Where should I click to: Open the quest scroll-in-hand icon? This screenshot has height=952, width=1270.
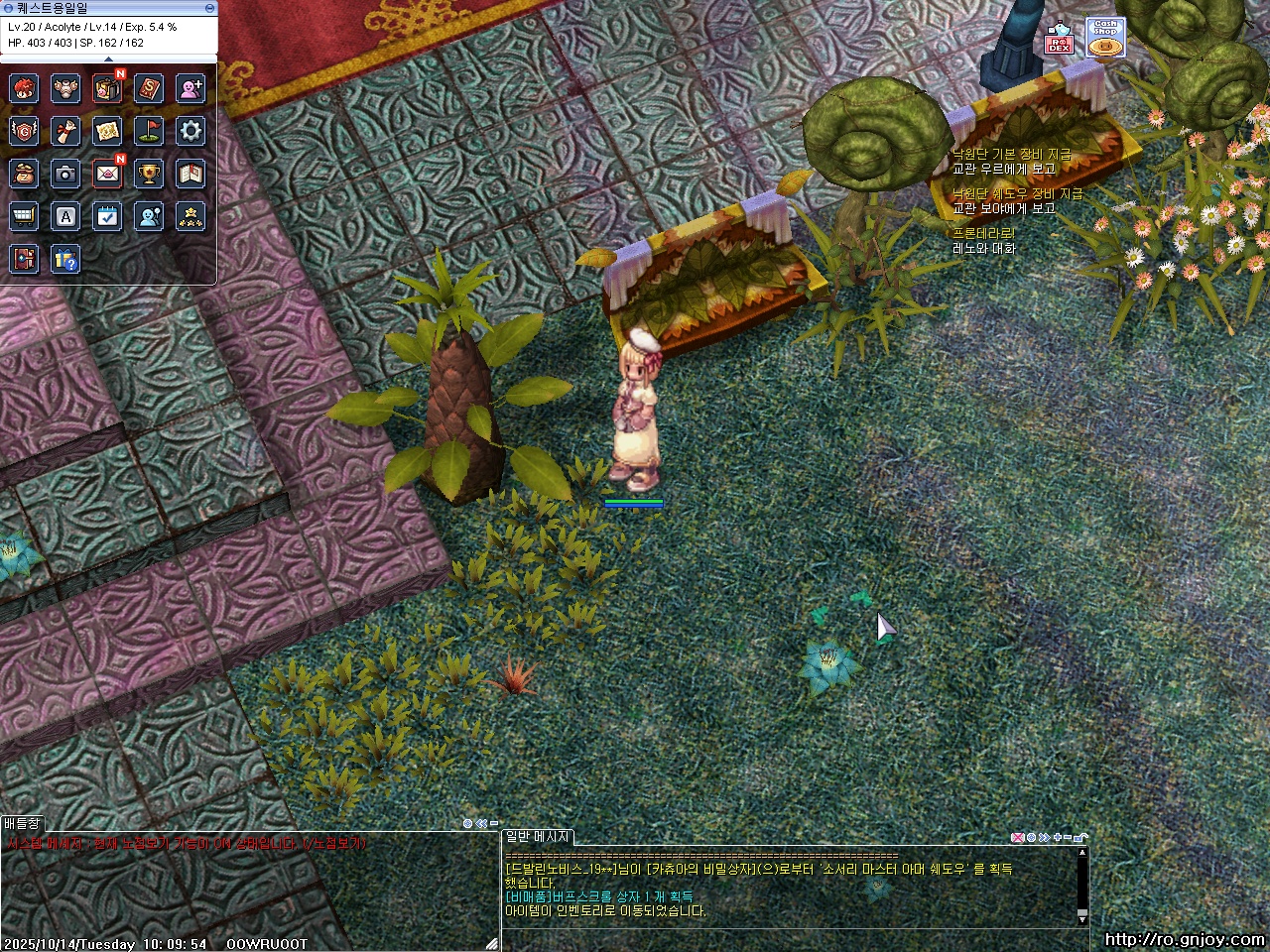pos(65,131)
